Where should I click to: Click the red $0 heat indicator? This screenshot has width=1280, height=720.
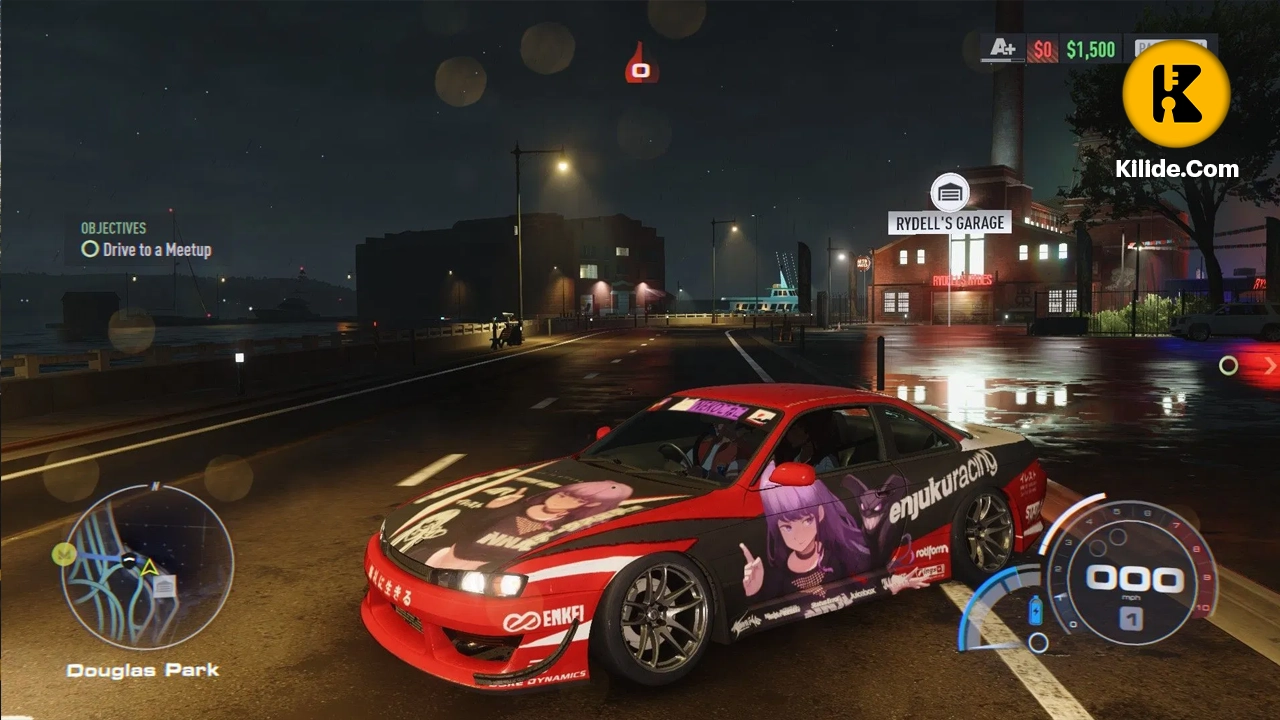(x=1042, y=49)
